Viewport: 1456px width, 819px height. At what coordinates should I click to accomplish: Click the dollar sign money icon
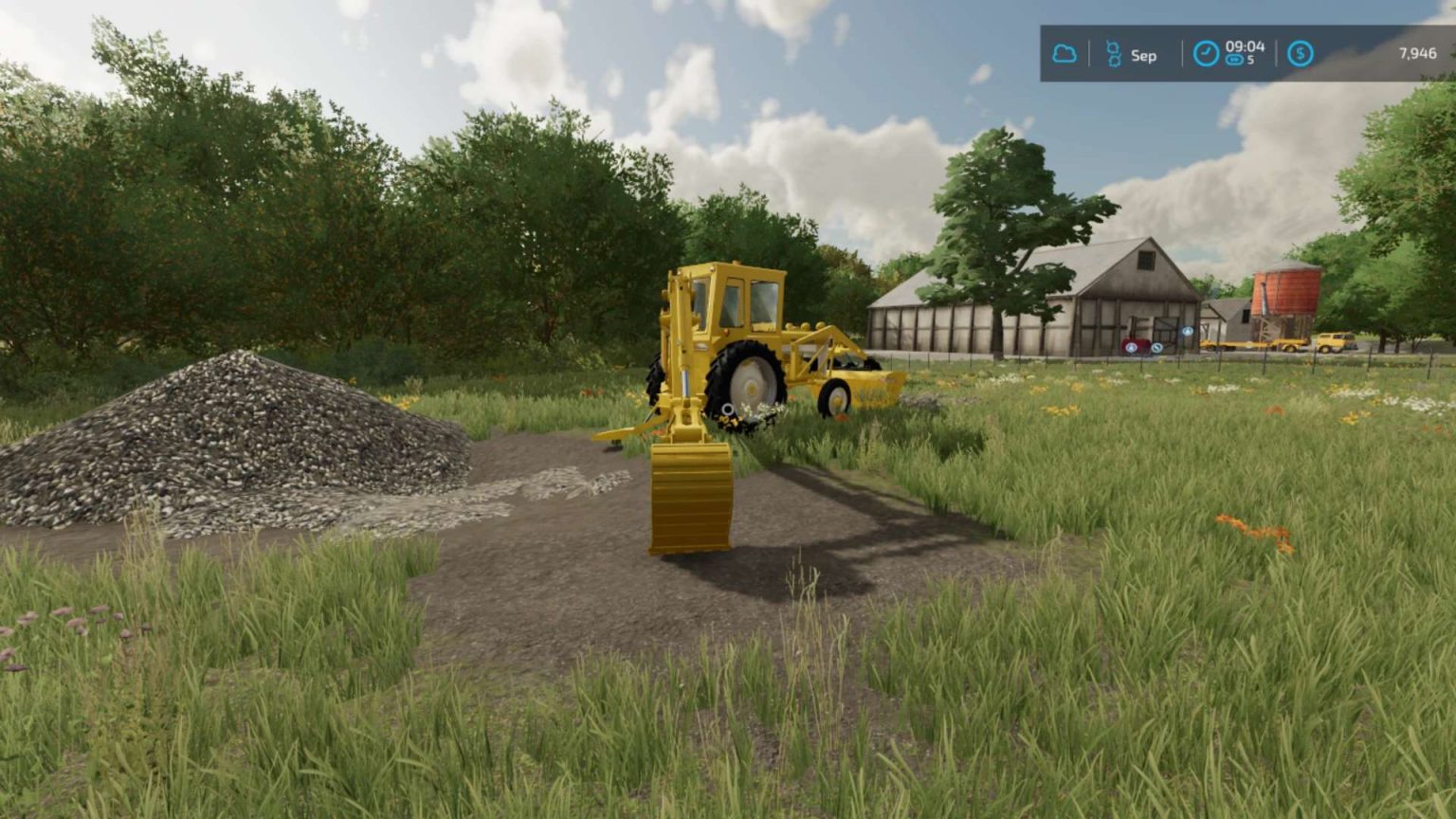coord(1301,53)
